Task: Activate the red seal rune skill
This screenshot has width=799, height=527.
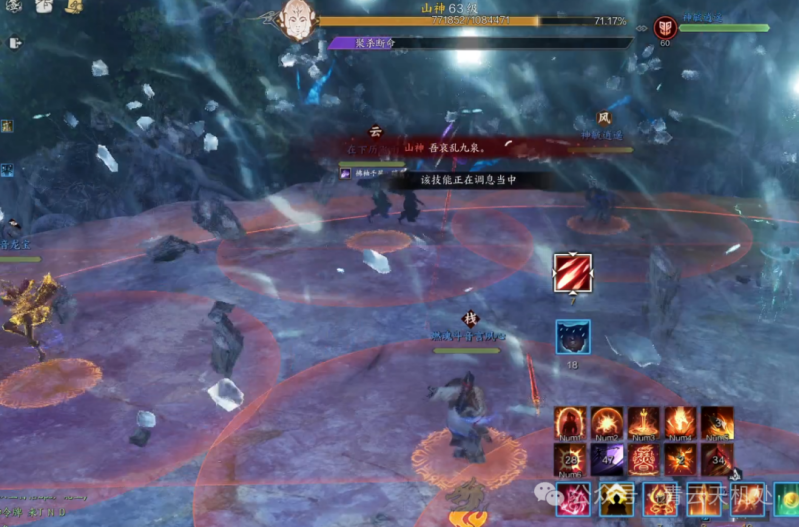Action: coord(644,459)
